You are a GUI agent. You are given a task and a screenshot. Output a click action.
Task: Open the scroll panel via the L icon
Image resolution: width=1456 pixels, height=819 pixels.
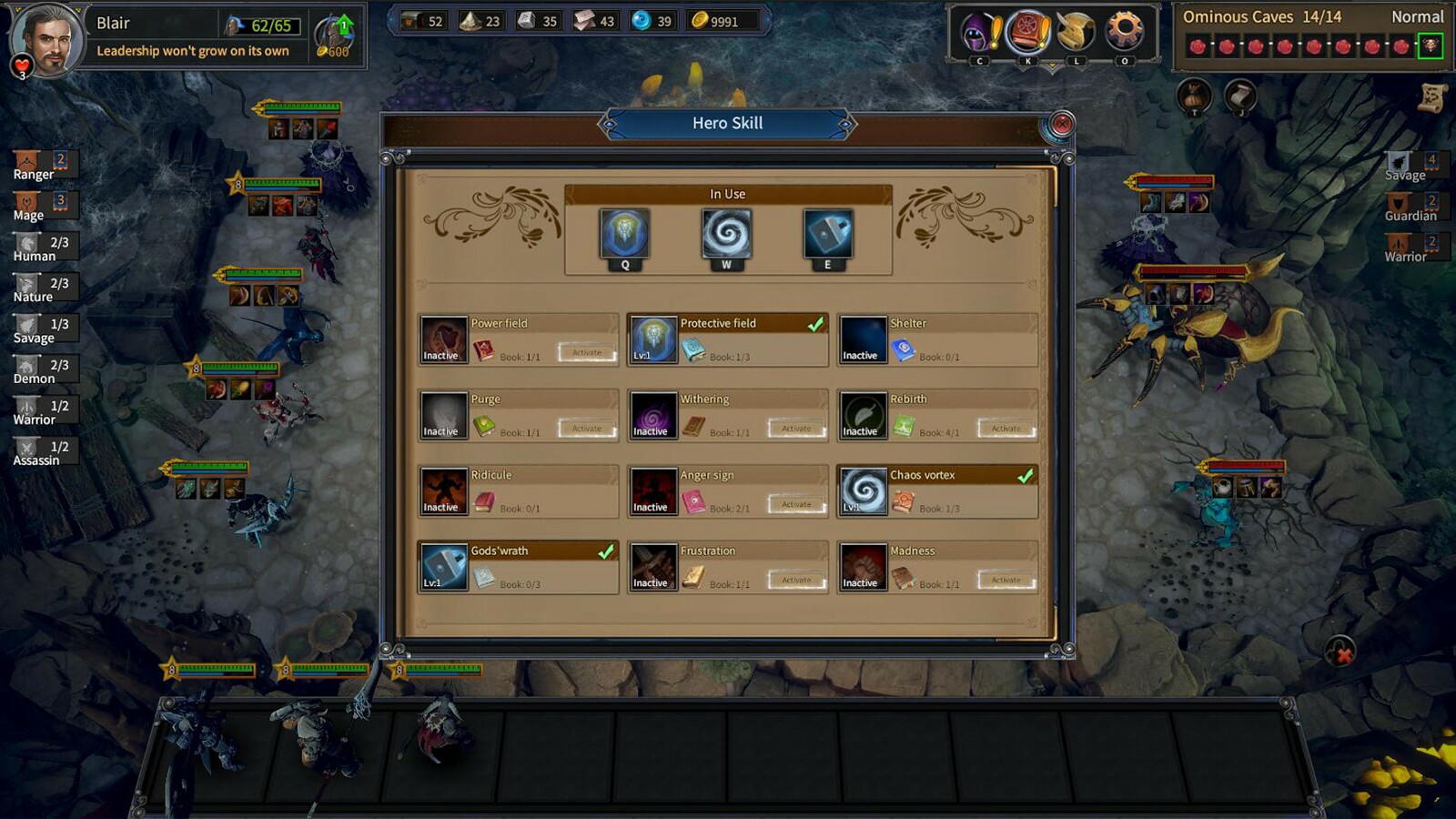pyautogui.click(x=1075, y=29)
